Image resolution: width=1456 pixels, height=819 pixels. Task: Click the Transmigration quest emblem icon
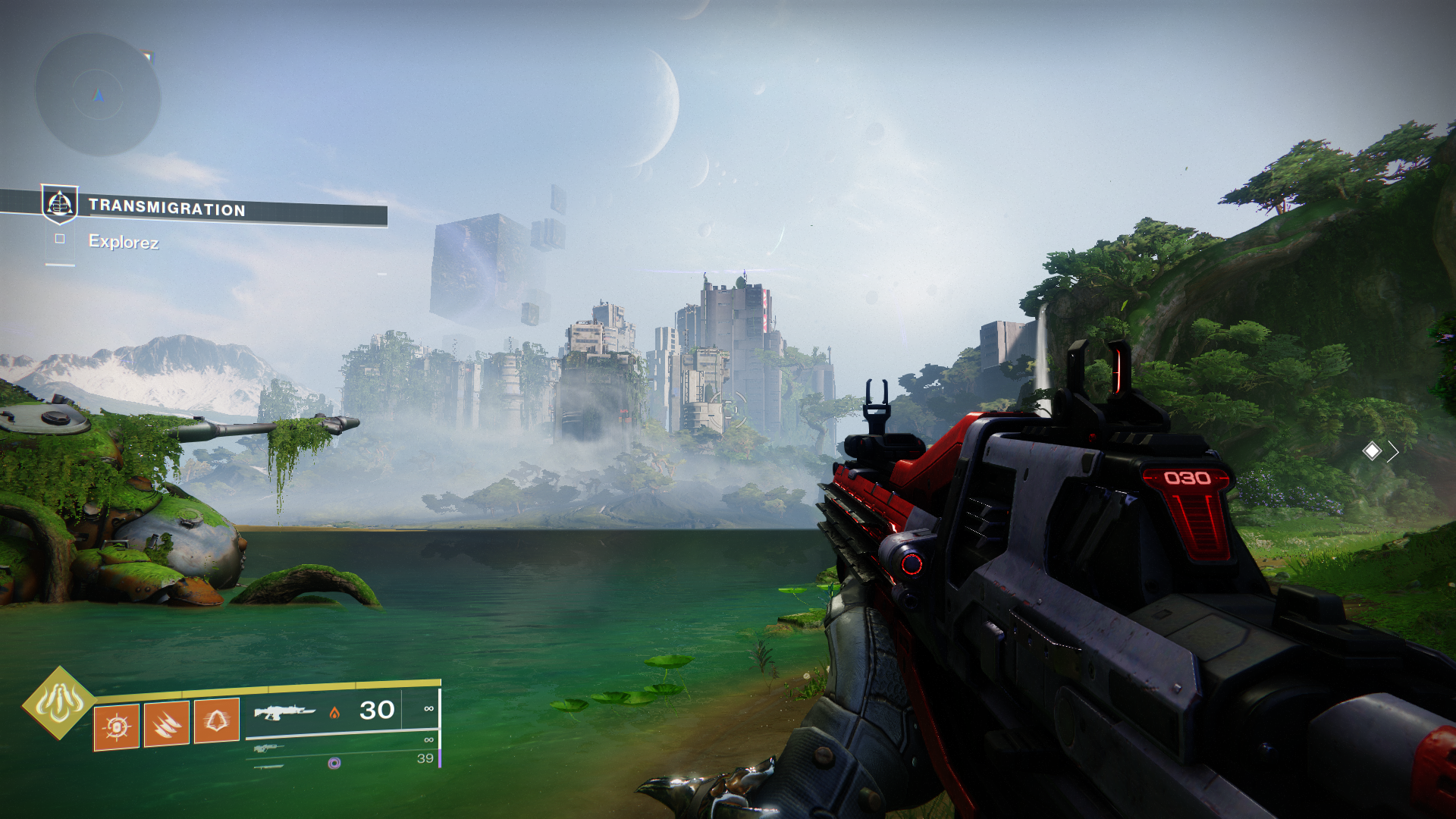(59, 203)
